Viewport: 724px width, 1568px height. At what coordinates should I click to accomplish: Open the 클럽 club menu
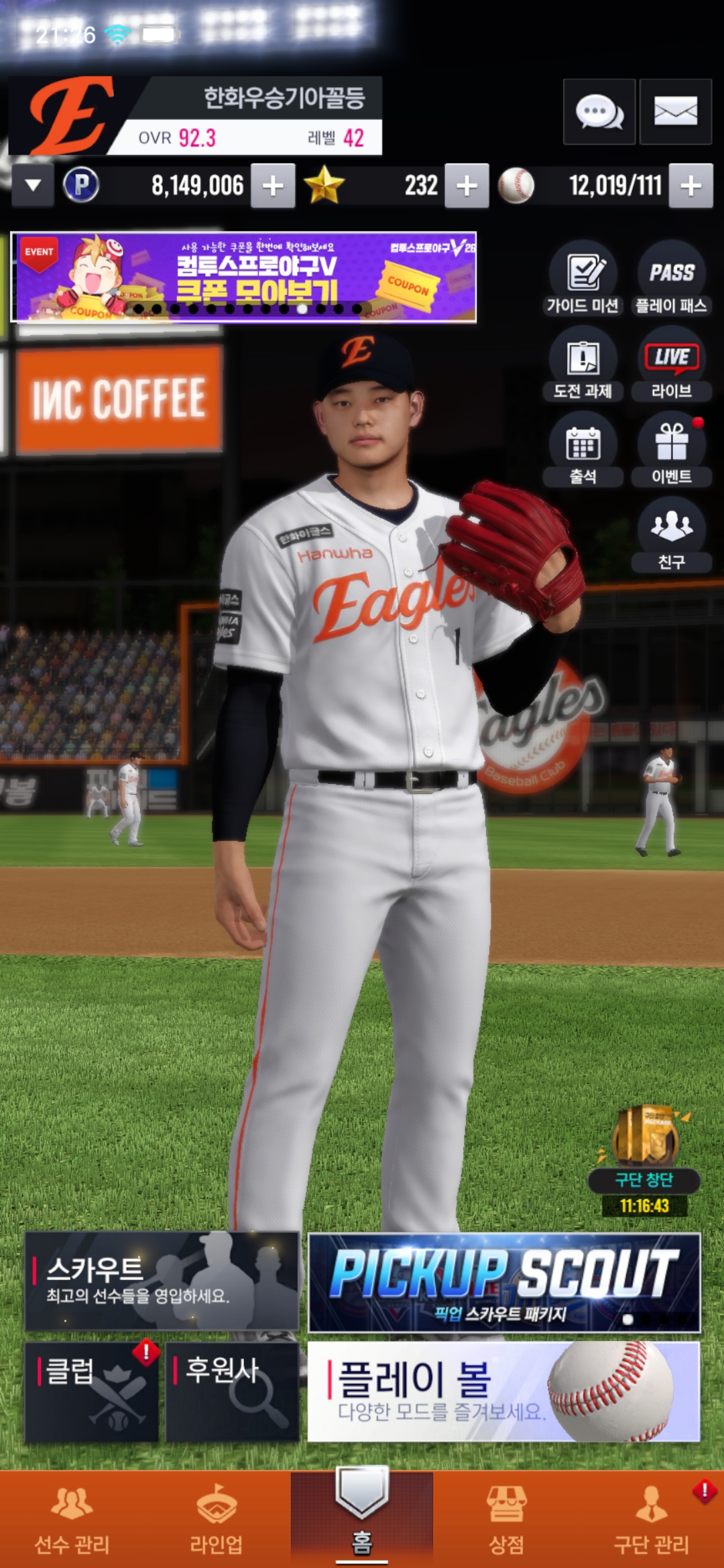(91, 1392)
